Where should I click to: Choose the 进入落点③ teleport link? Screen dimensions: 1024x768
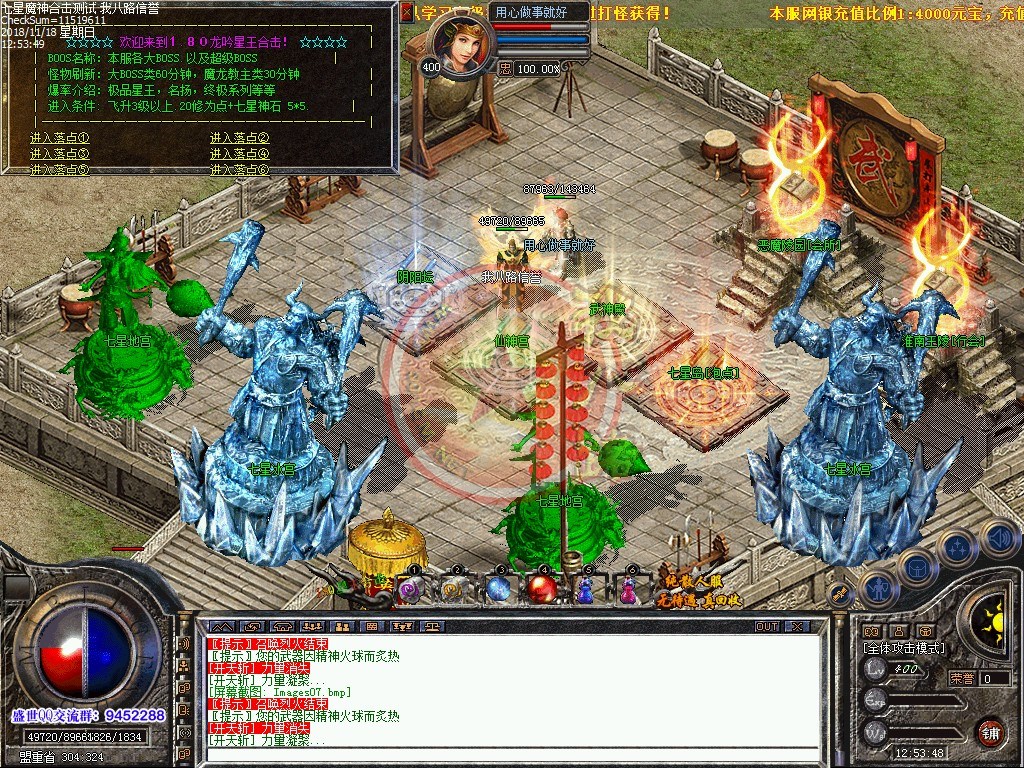60,154
